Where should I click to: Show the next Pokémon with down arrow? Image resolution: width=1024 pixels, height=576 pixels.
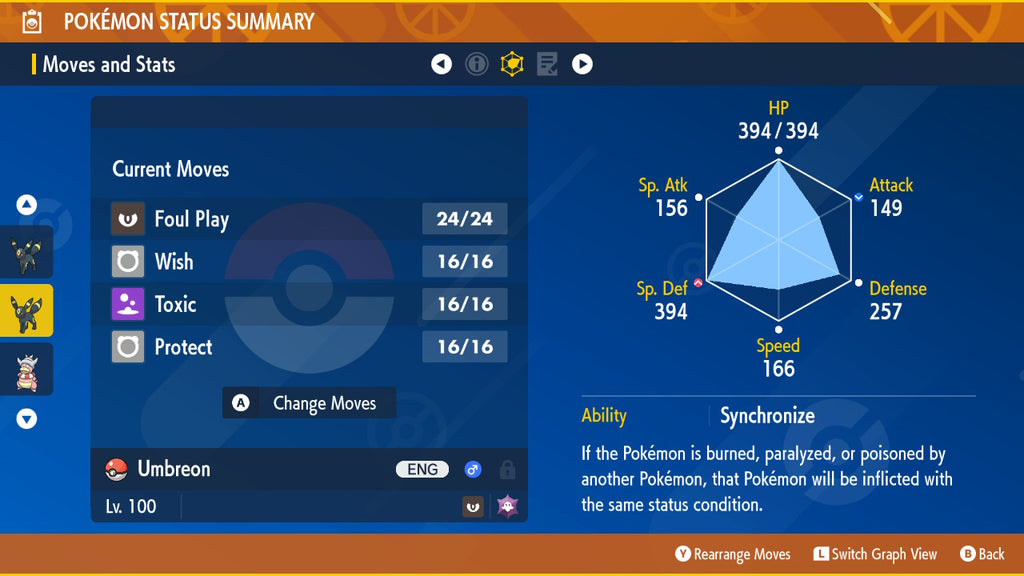27,418
